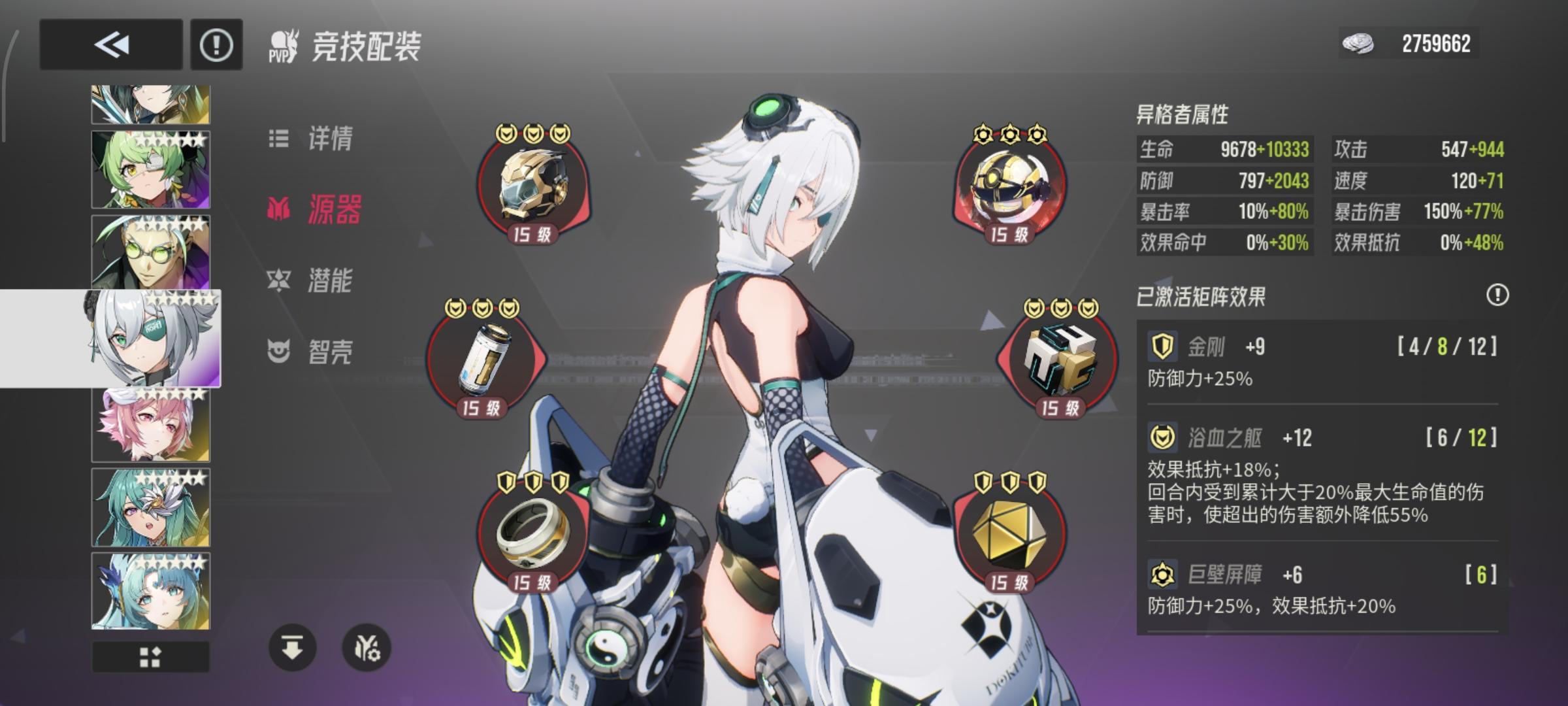Switch to the 详情 tab
The width and height of the screenshot is (1568, 706).
(327, 137)
